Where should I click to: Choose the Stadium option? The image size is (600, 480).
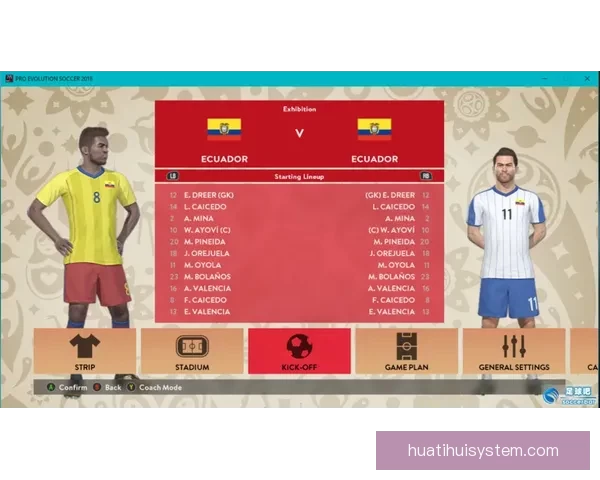[192, 351]
